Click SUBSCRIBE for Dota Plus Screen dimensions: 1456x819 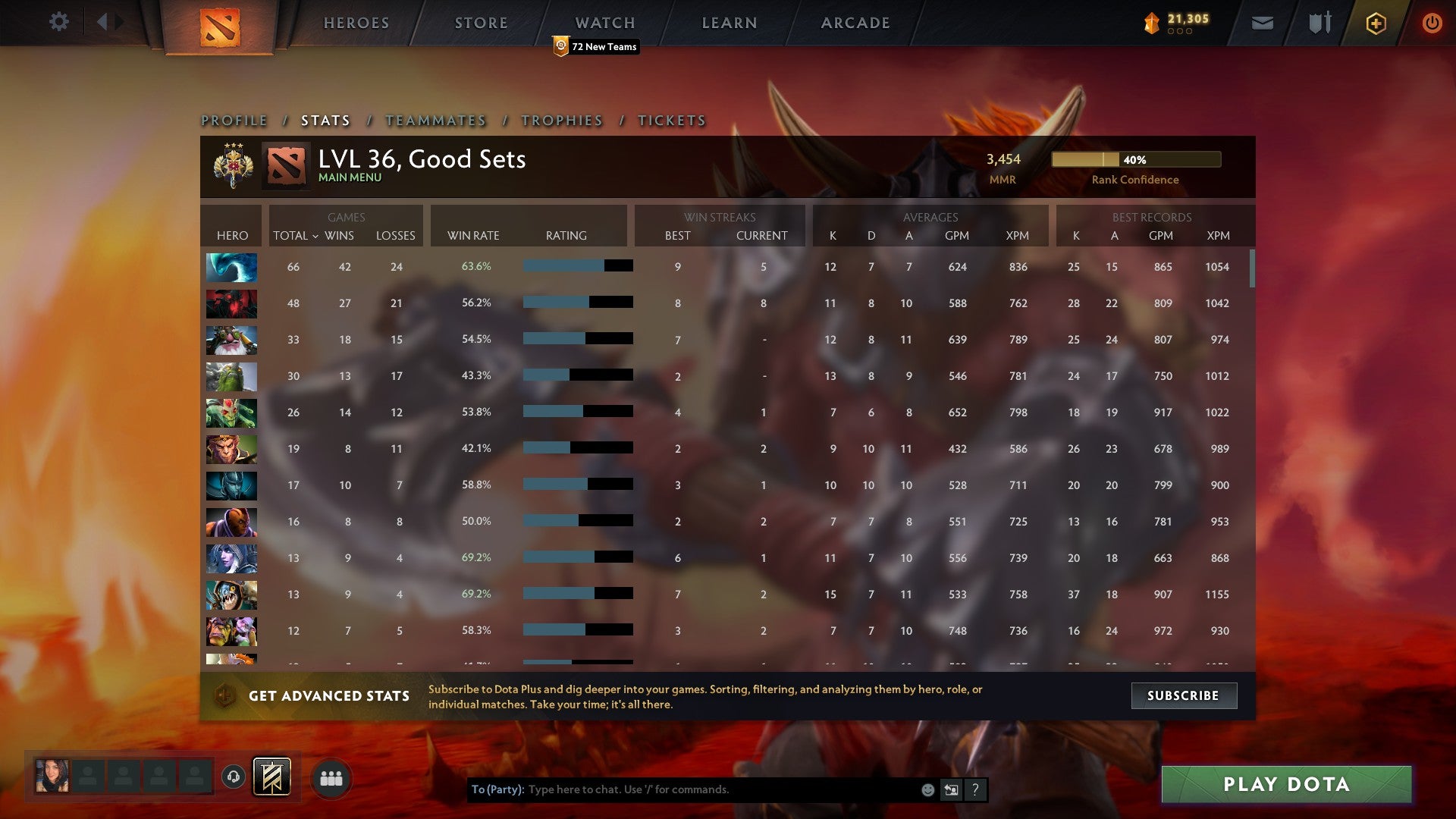coord(1184,695)
